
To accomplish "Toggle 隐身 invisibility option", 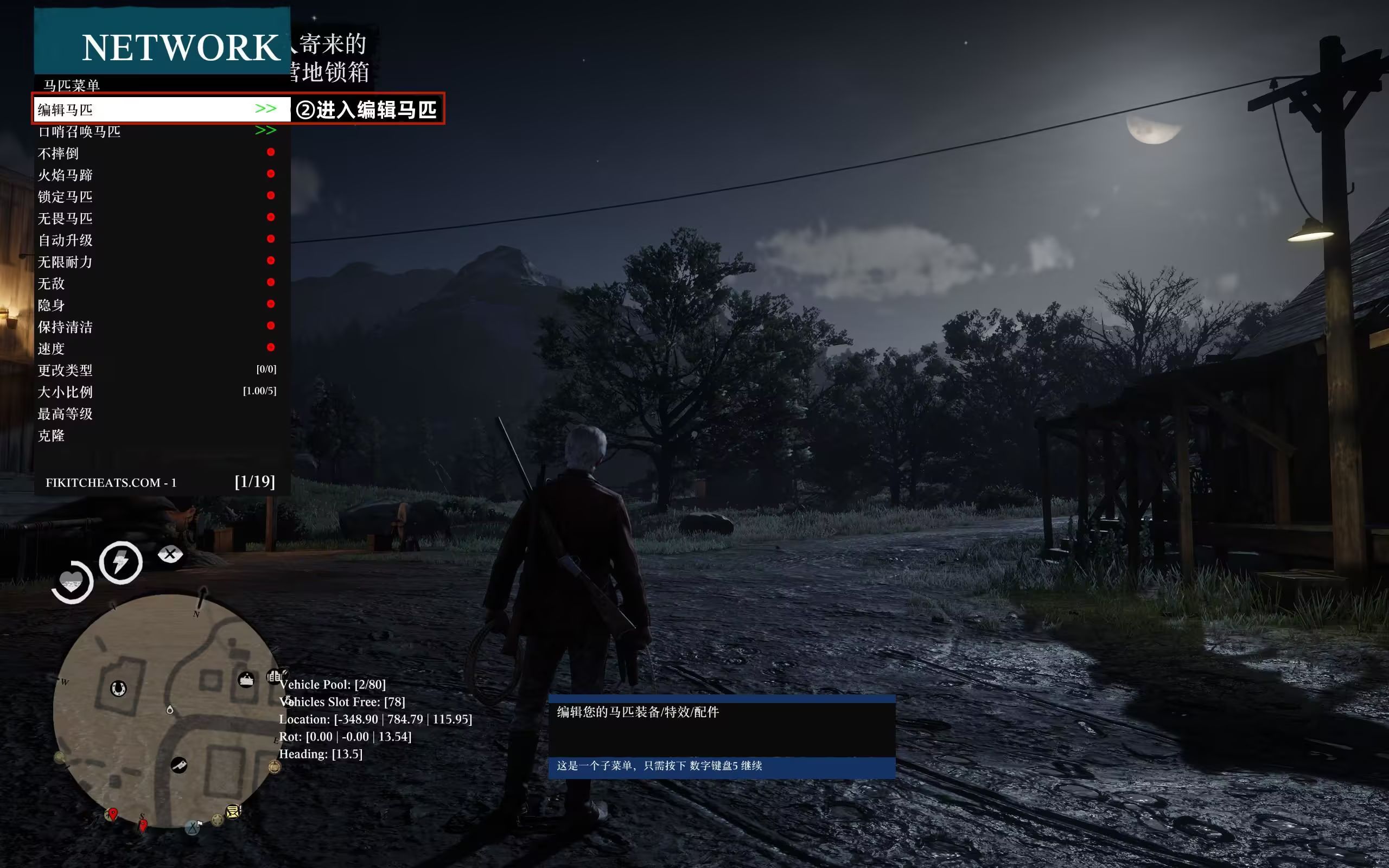I will pos(156,305).
